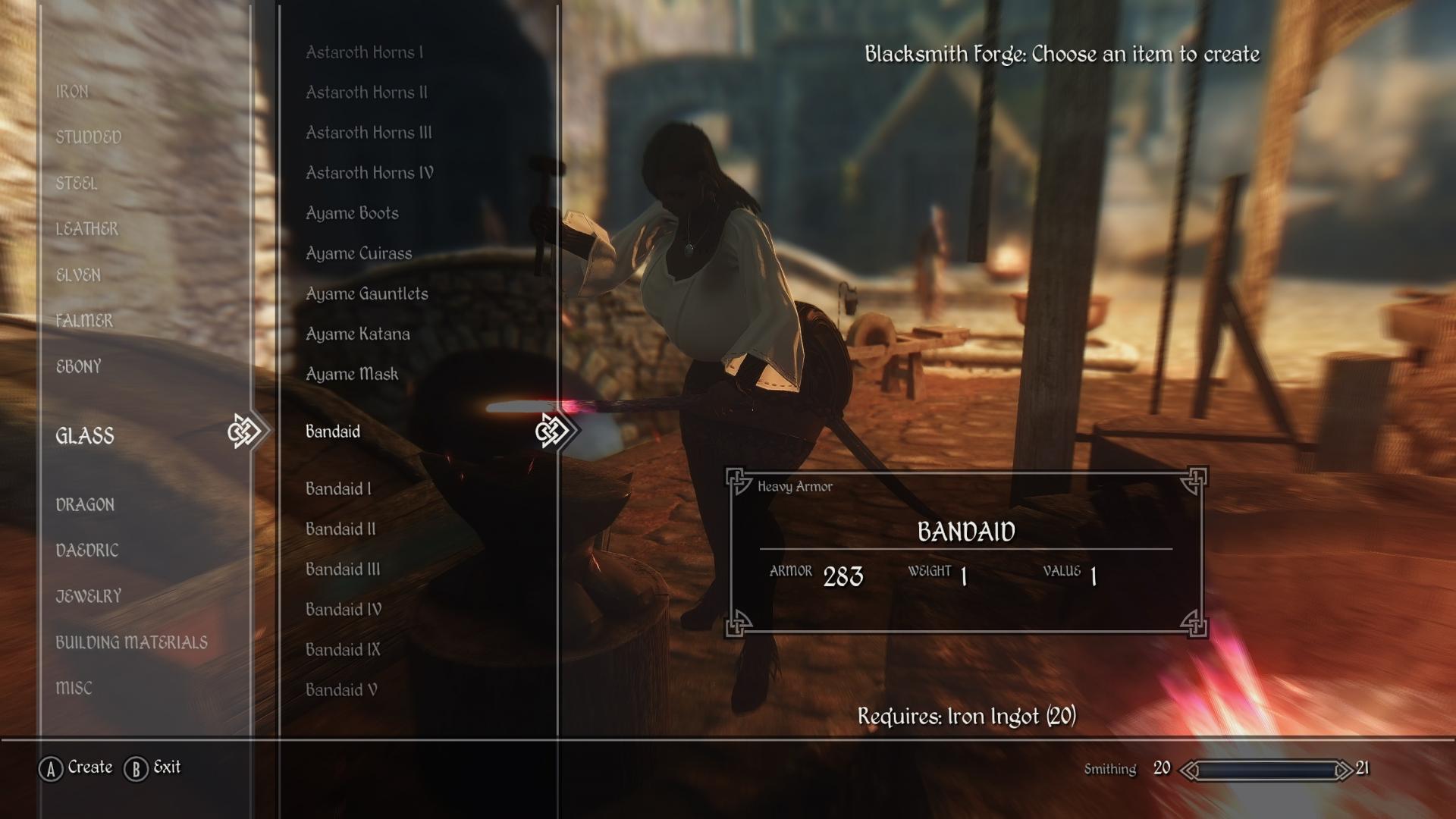Open the Building Materials category
Viewport: 1456px width, 819px height.
pos(131,643)
